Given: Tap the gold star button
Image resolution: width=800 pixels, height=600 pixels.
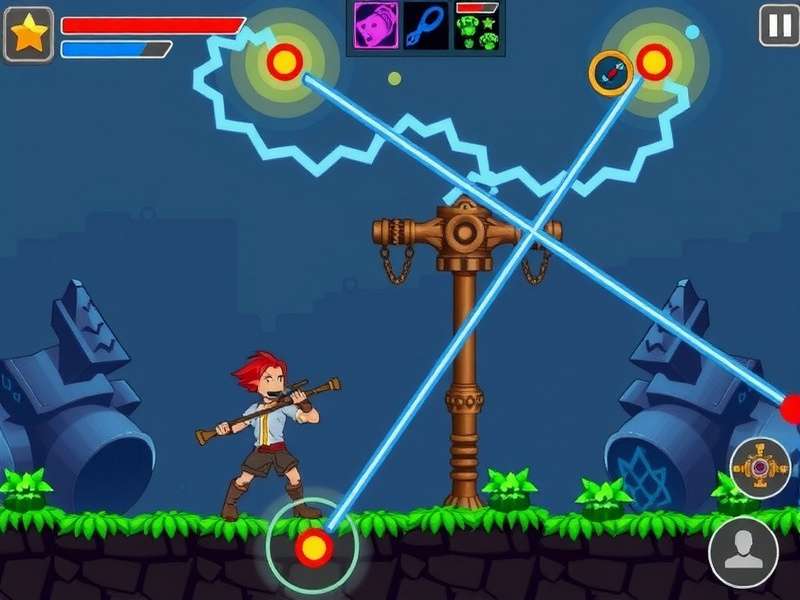Looking at the screenshot, I should (x=28, y=34).
